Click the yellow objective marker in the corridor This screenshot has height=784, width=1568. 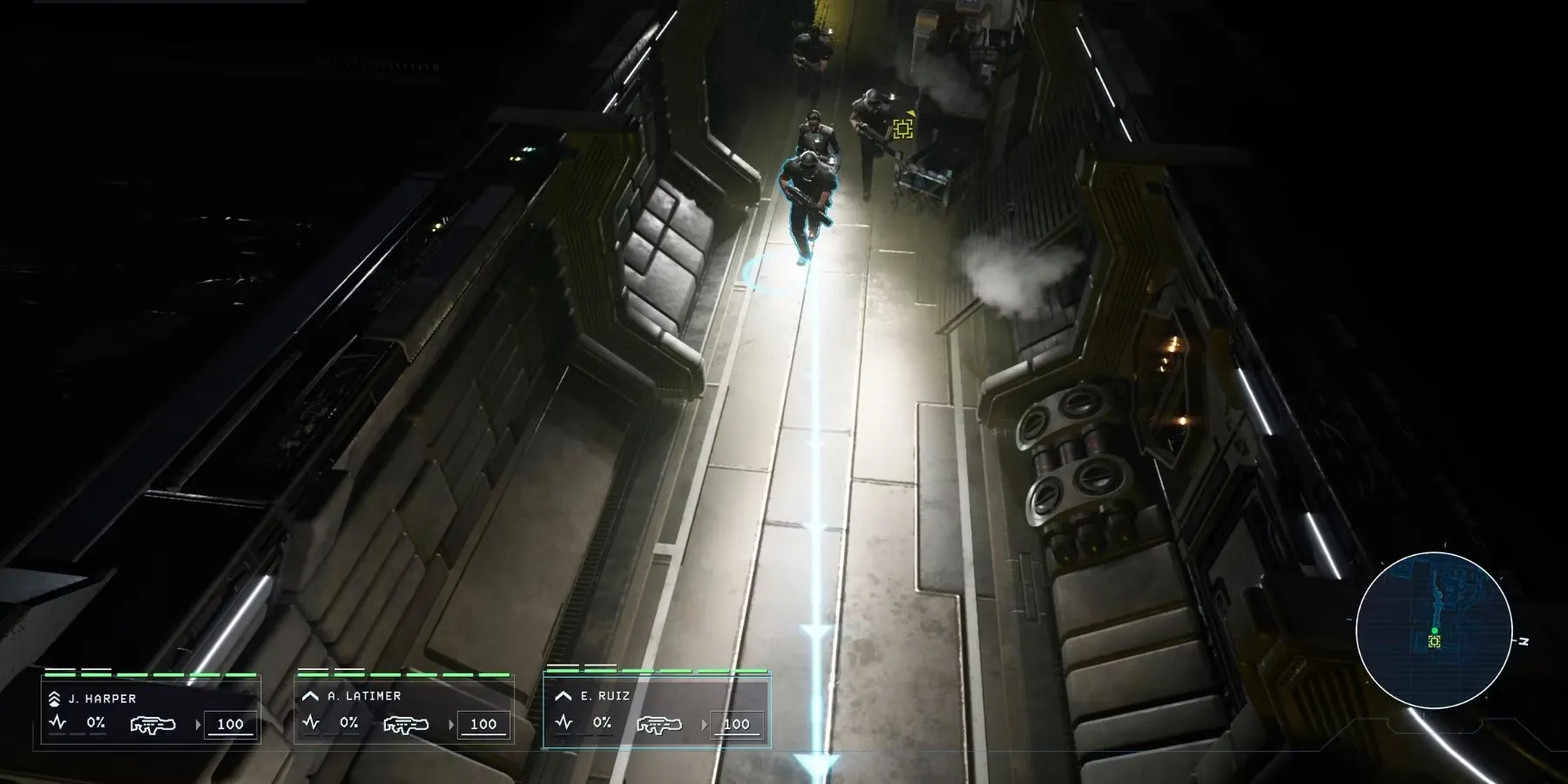(902, 130)
